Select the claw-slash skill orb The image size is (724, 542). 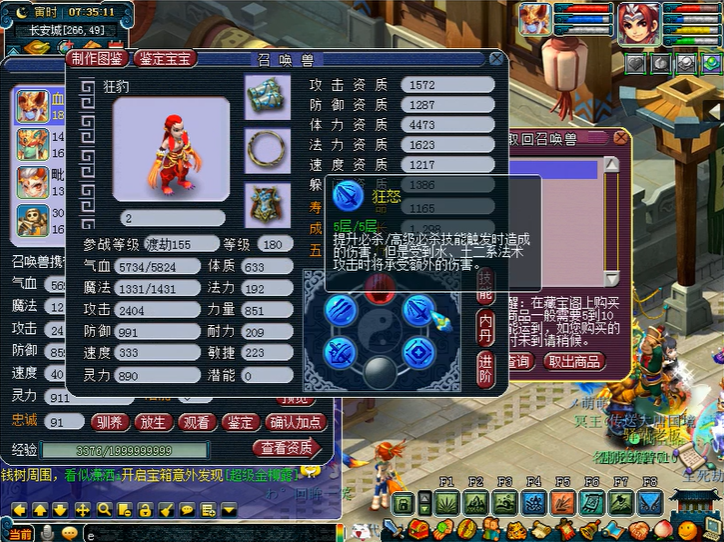pyautogui.click(x=340, y=311)
